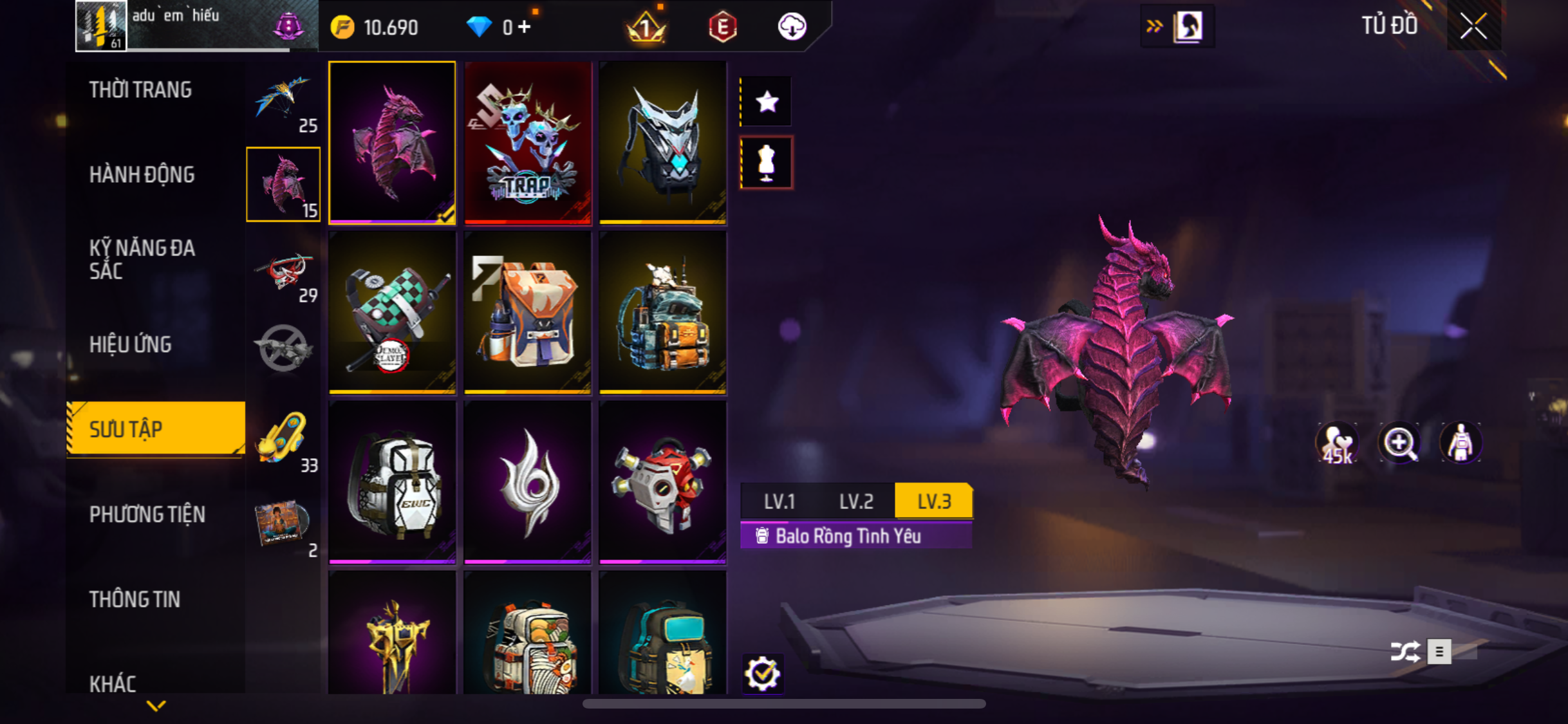The image size is (1568, 724).
Task: Choose the red robot backpack
Action: 662,483
